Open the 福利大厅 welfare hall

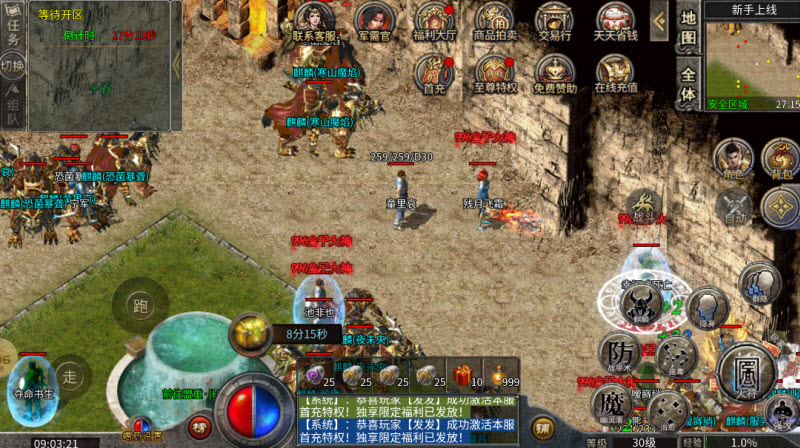[434, 20]
